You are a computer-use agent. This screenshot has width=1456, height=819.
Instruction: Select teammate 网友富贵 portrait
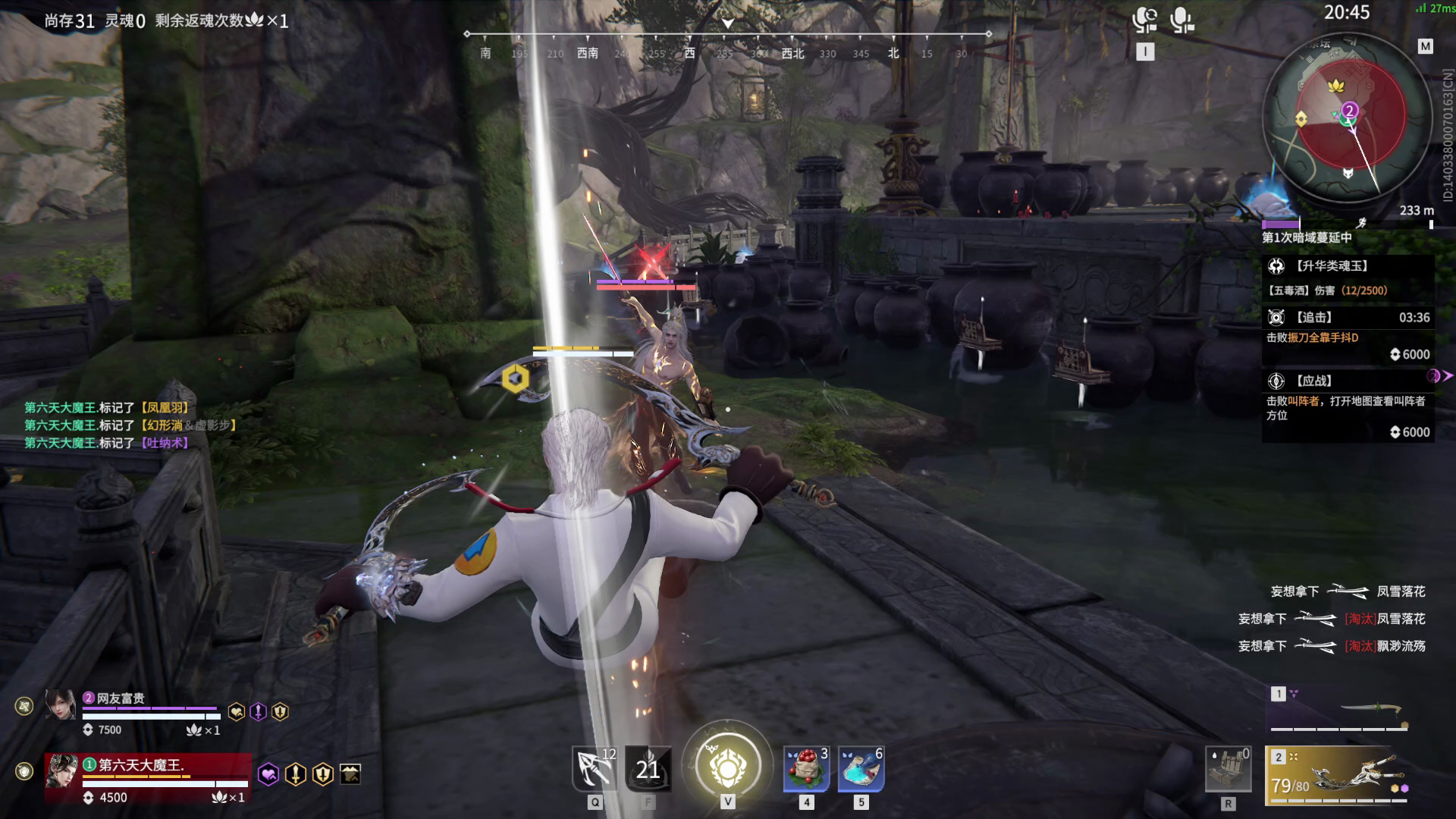pos(60,705)
